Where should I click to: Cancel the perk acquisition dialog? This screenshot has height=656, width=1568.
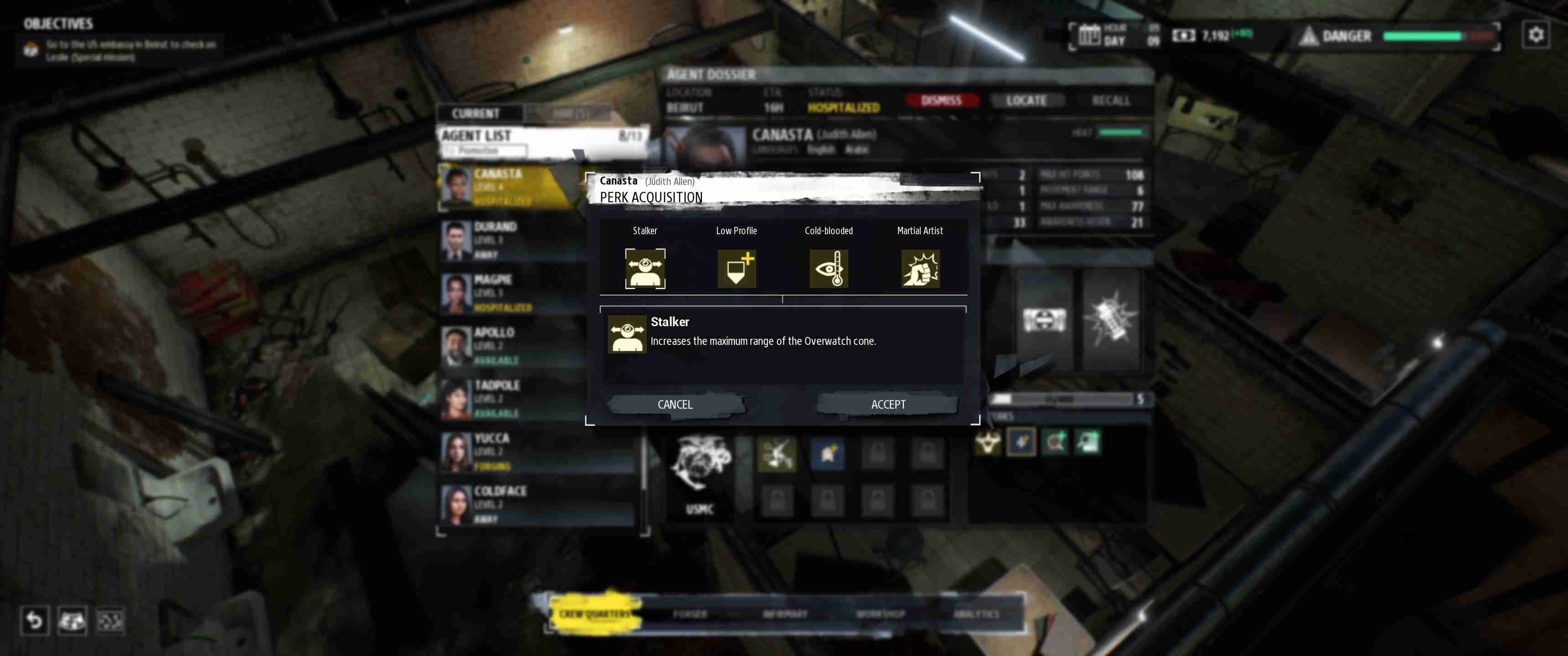[x=675, y=404]
